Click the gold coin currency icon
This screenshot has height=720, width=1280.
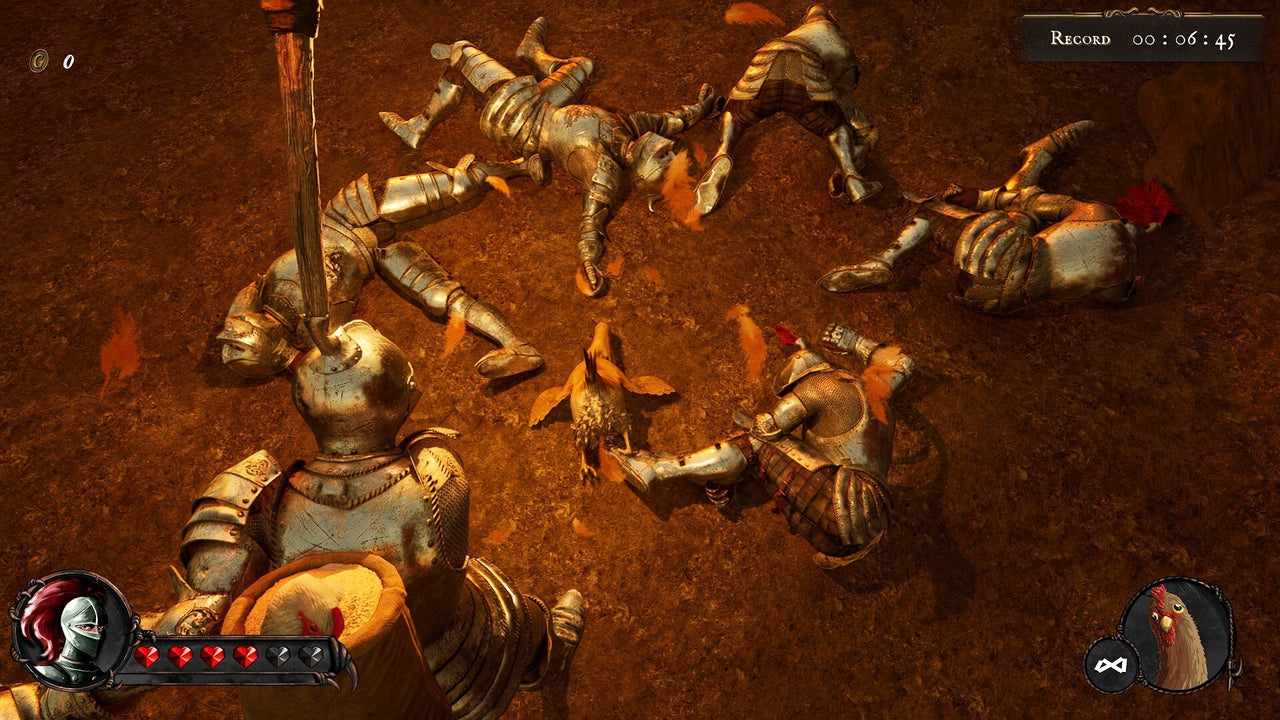point(38,60)
